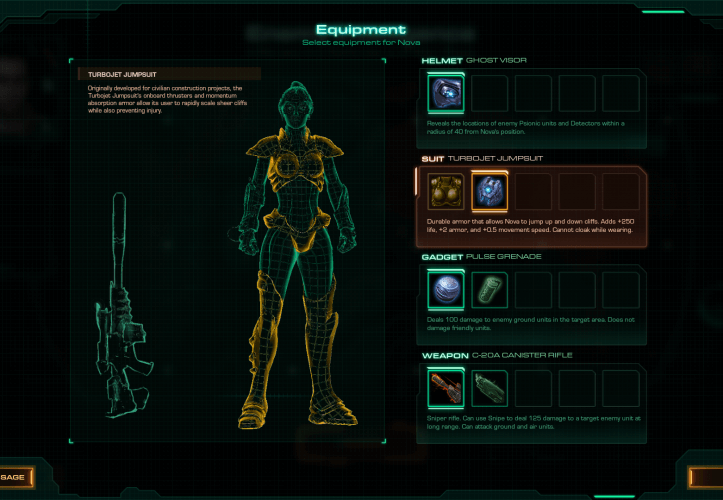Image resolution: width=723 pixels, height=500 pixels.
Task: Click the orange button at the bottom right
Action: (707, 477)
